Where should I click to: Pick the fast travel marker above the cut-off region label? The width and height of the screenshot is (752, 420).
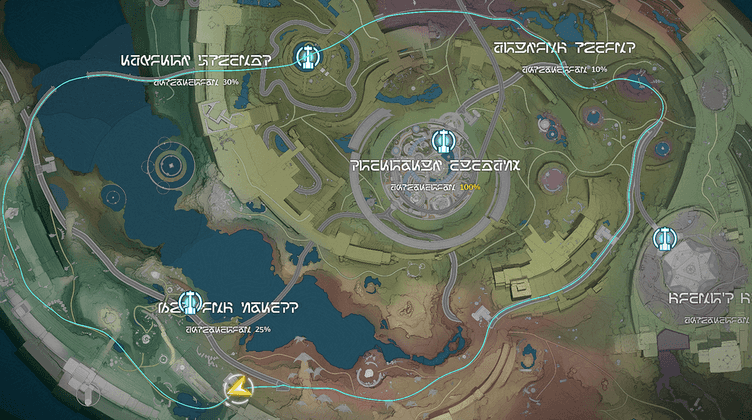[x=665, y=240]
